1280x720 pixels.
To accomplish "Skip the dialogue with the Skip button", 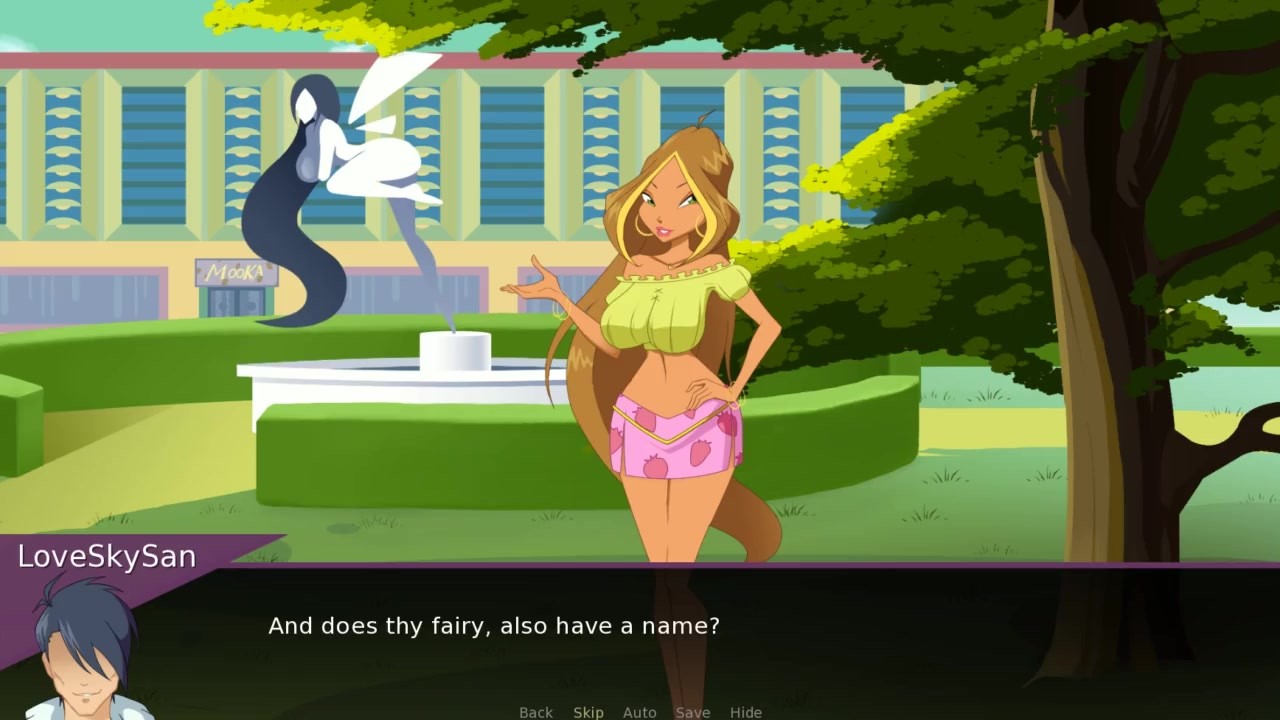I will point(588,712).
